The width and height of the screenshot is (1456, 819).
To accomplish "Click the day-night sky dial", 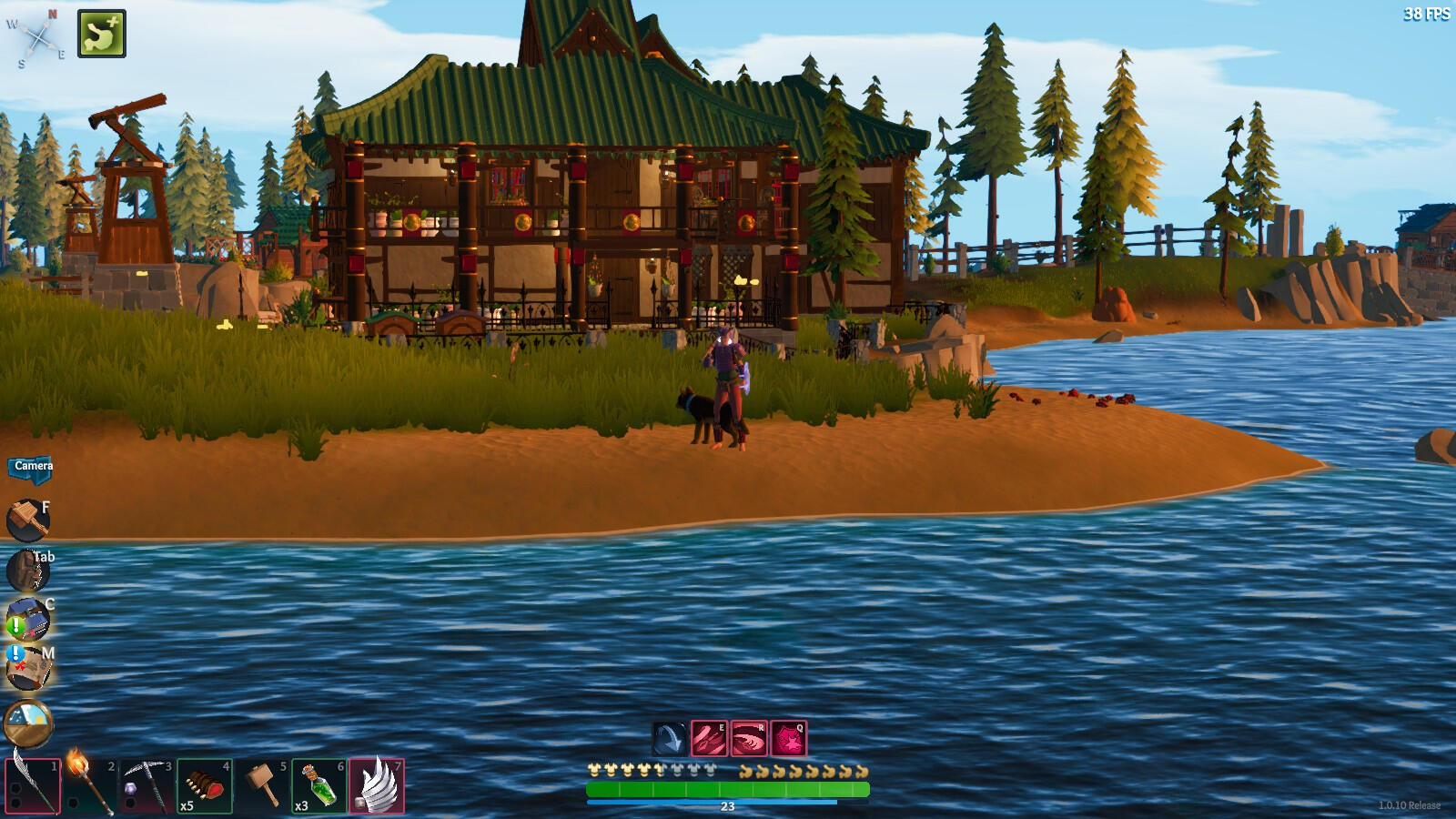I will point(28,724).
